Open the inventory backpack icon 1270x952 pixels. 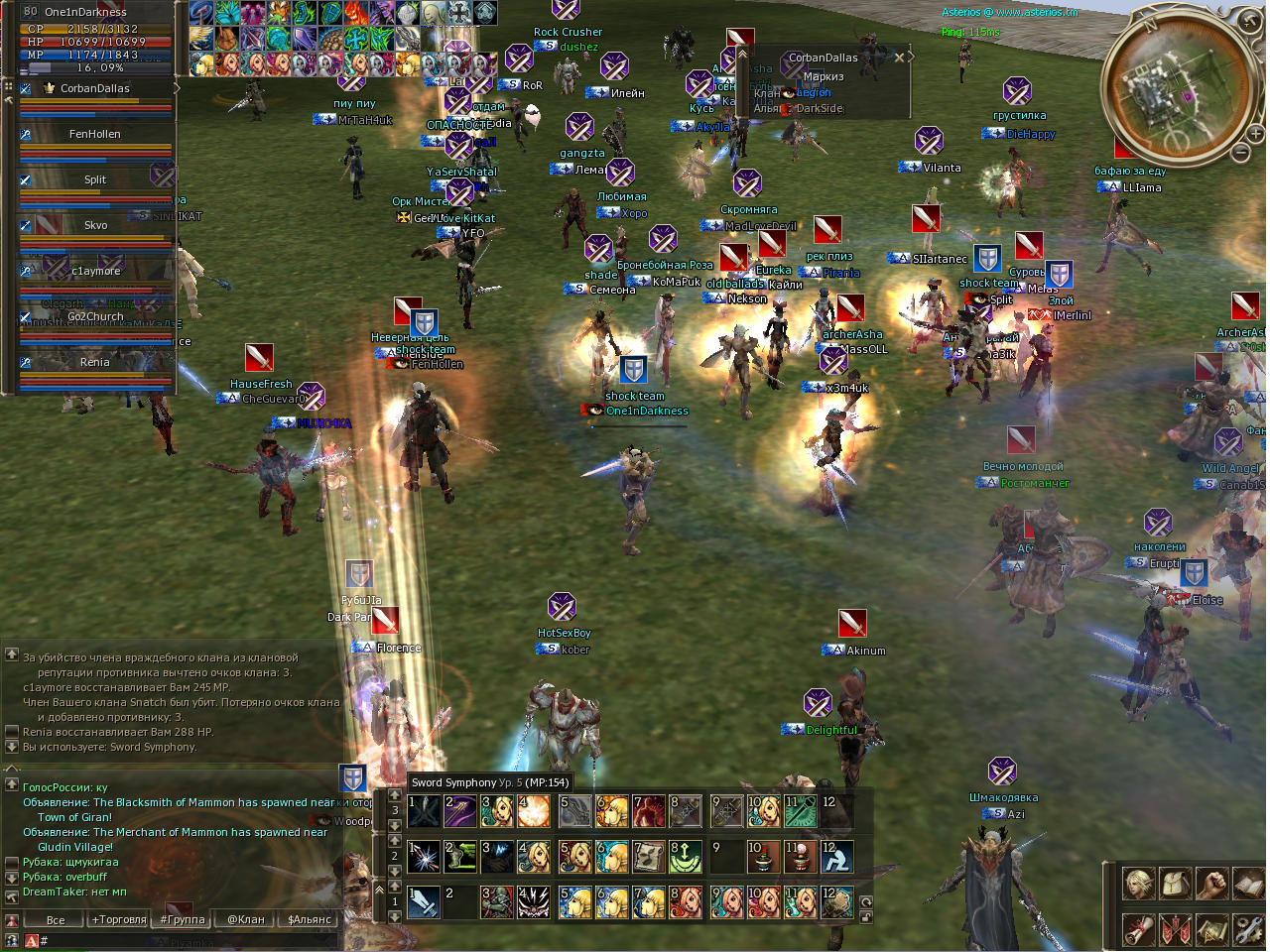(1175, 883)
